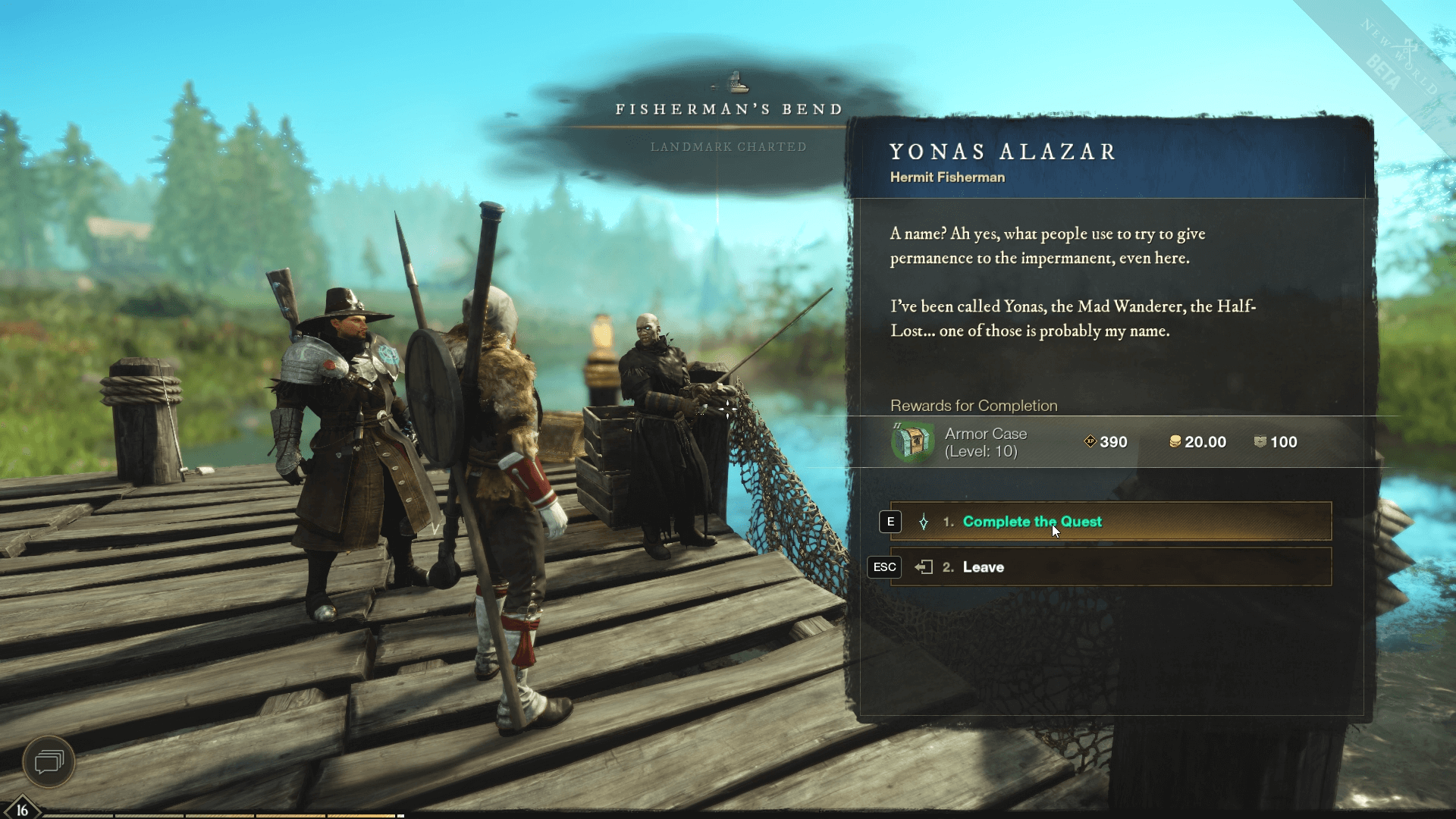Click the ESC key prompt
Screen dimensions: 1456x819
pyautogui.click(x=884, y=566)
